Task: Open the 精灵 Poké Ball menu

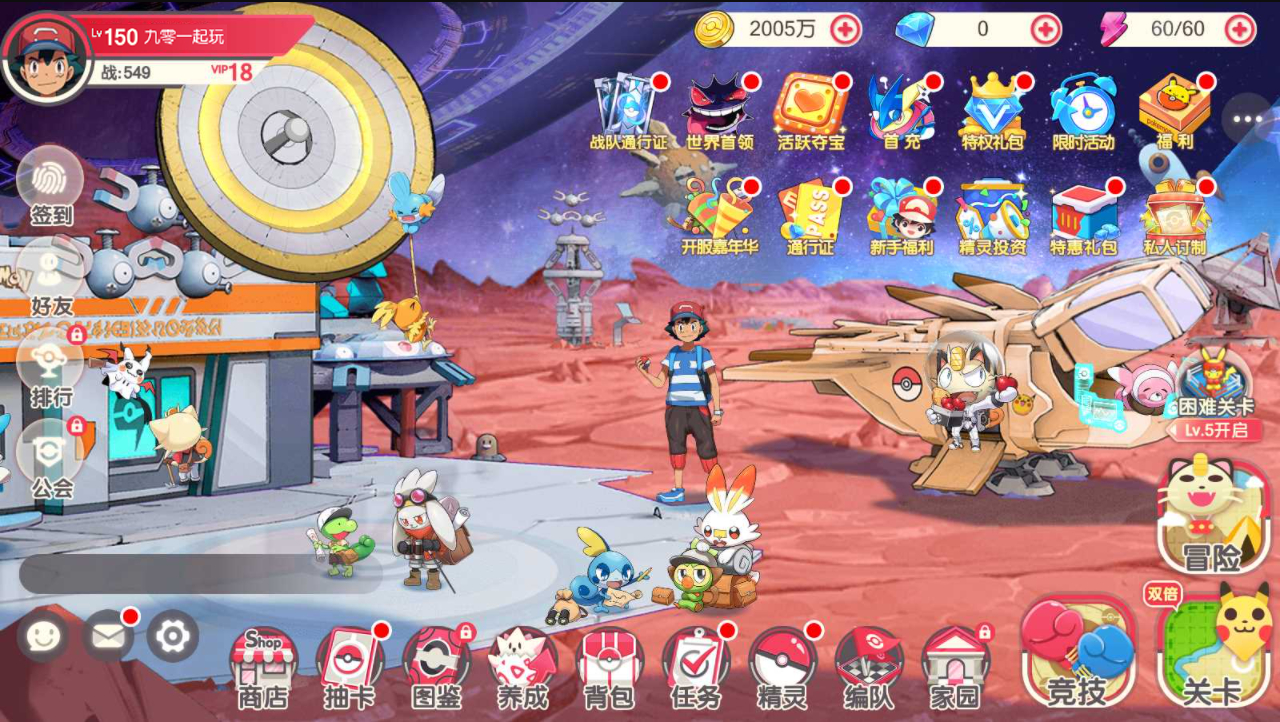Action: click(781, 665)
